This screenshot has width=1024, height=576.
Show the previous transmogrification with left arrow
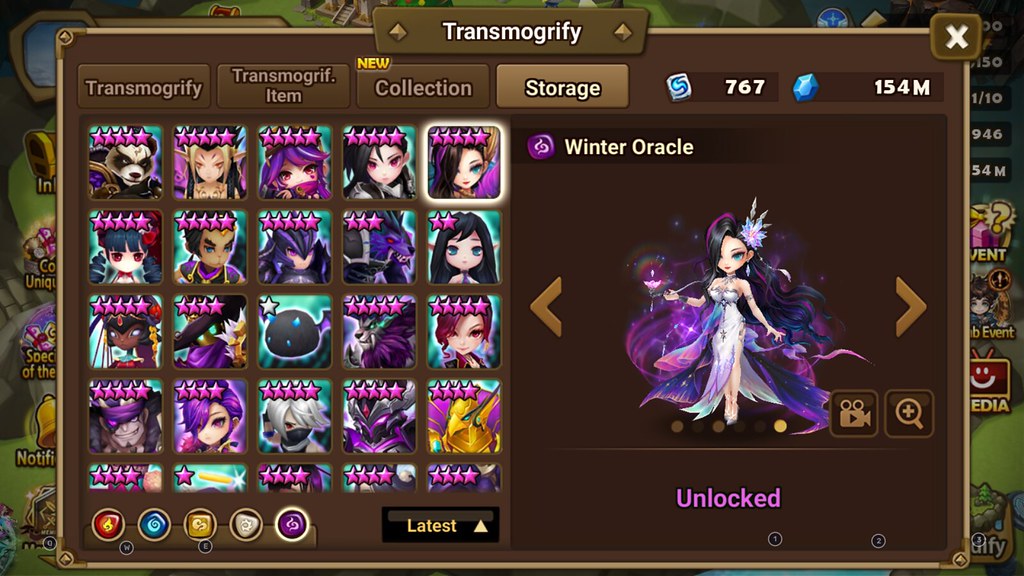546,307
